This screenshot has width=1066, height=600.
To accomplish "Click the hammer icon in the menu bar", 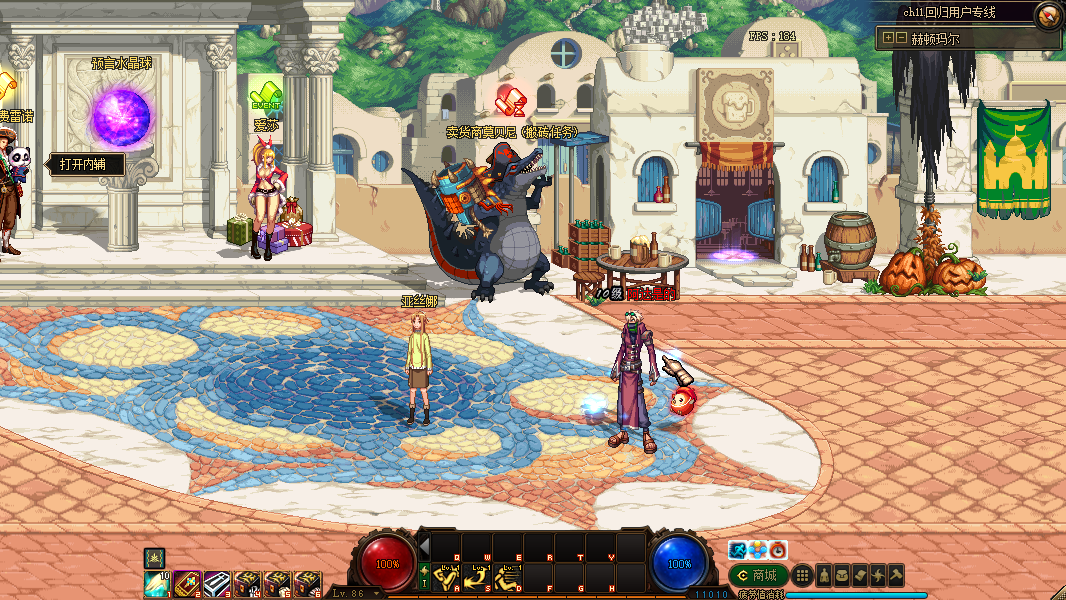I will pos(896,575).
